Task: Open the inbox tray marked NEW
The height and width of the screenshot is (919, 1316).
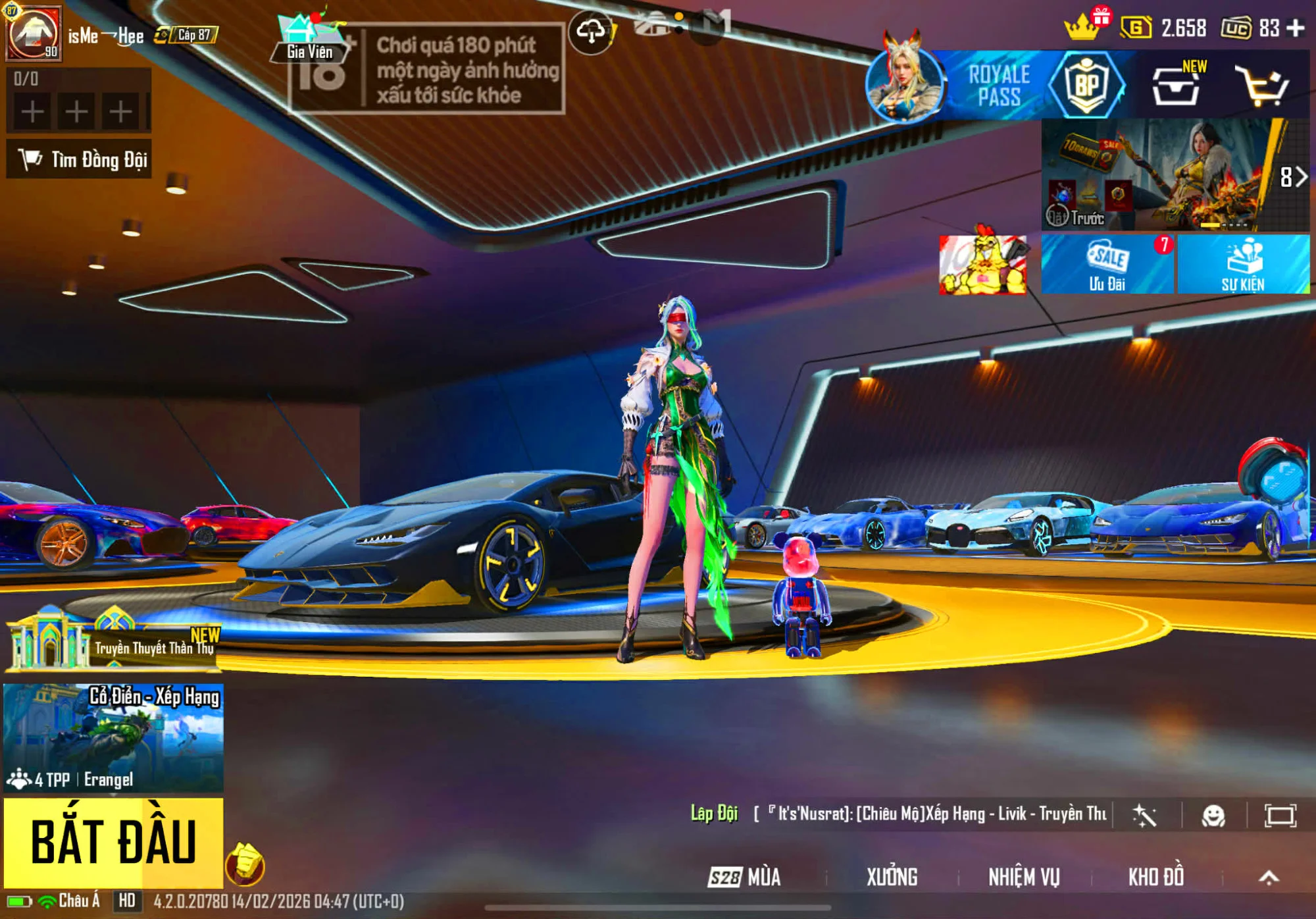Action: click(x=1176, y=86)
